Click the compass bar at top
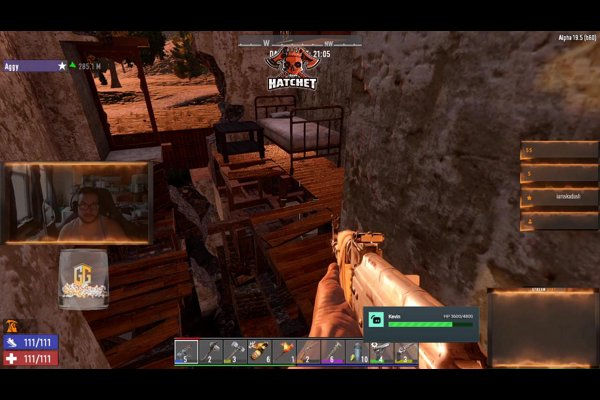This screenshot has height=400, width=600. (300, 42)
